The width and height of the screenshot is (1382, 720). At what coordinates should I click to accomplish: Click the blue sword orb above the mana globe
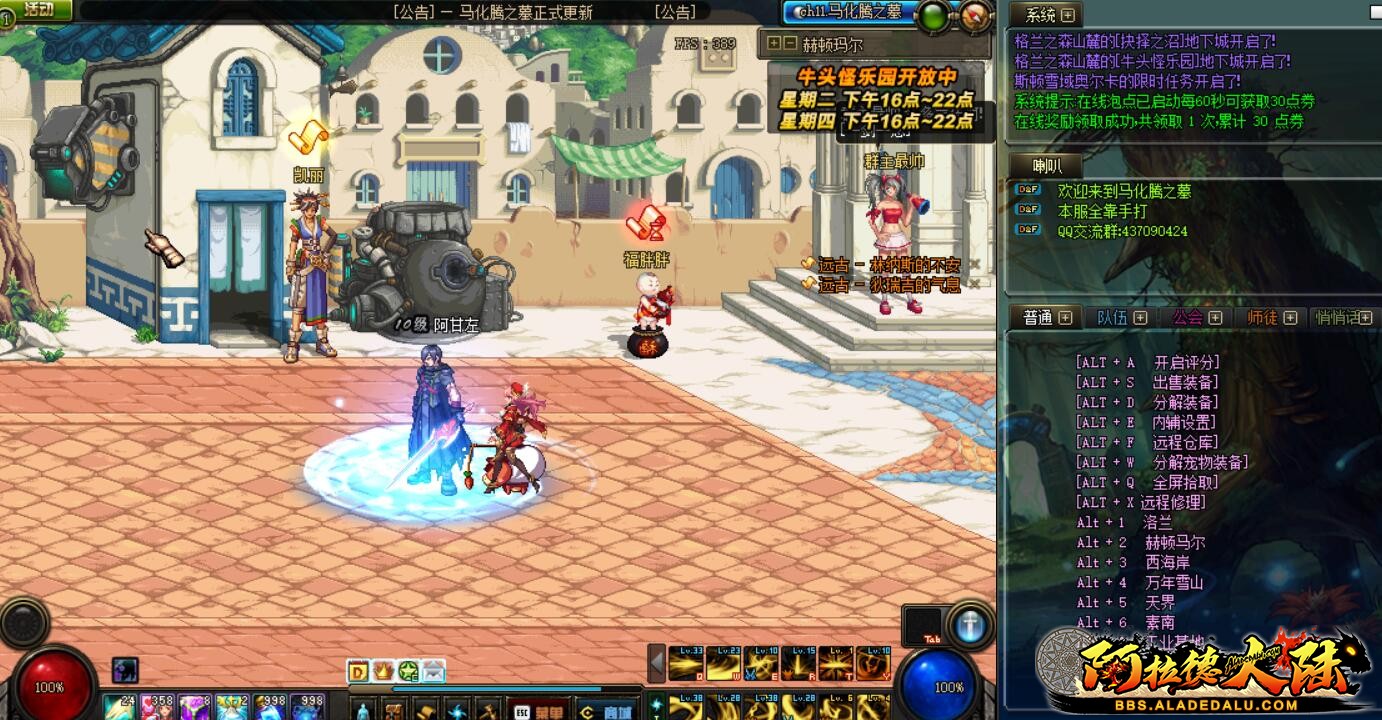click(969, 627)
